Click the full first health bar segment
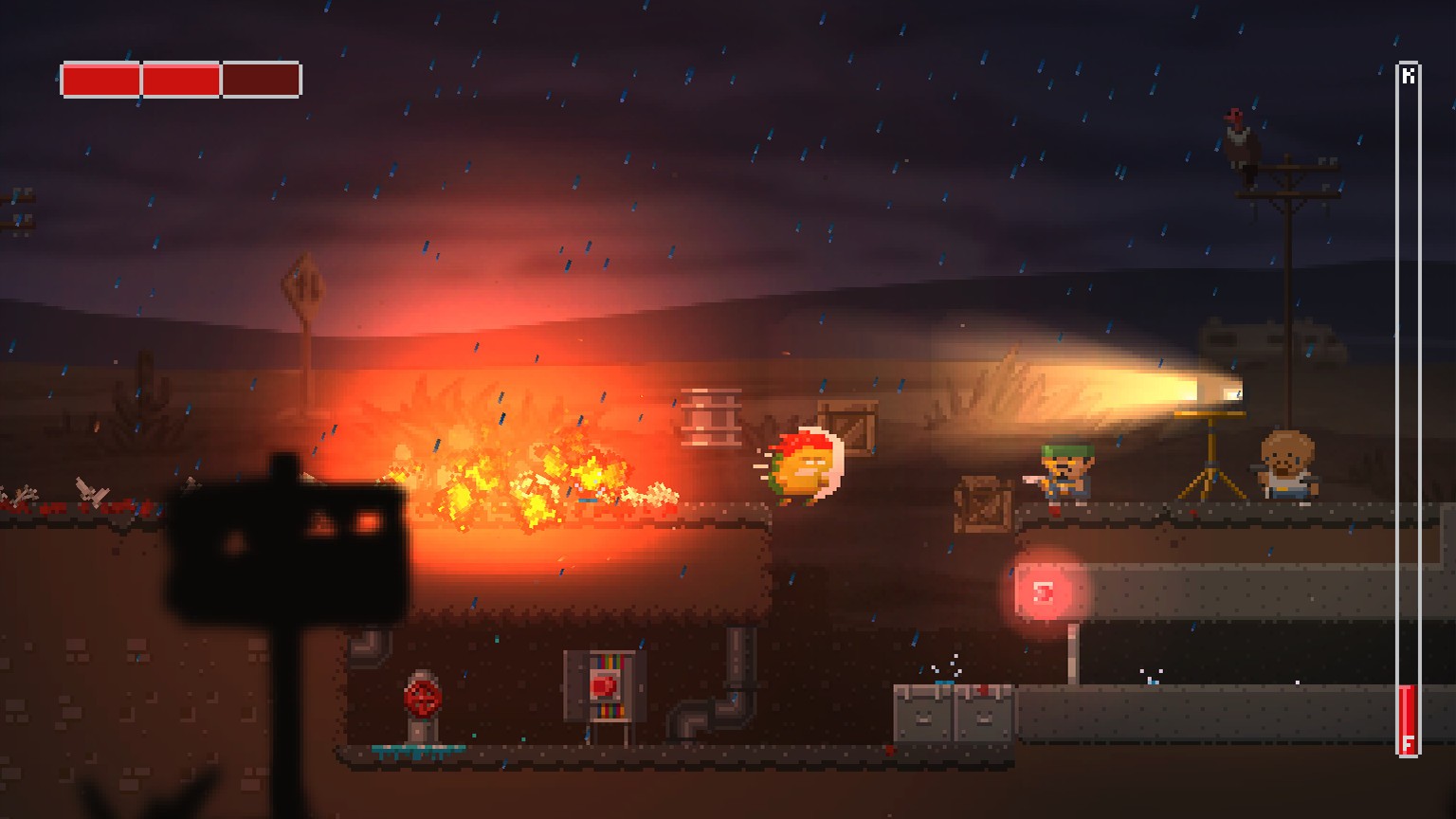This screenshot has width=1456, height=819. point(100,80)
